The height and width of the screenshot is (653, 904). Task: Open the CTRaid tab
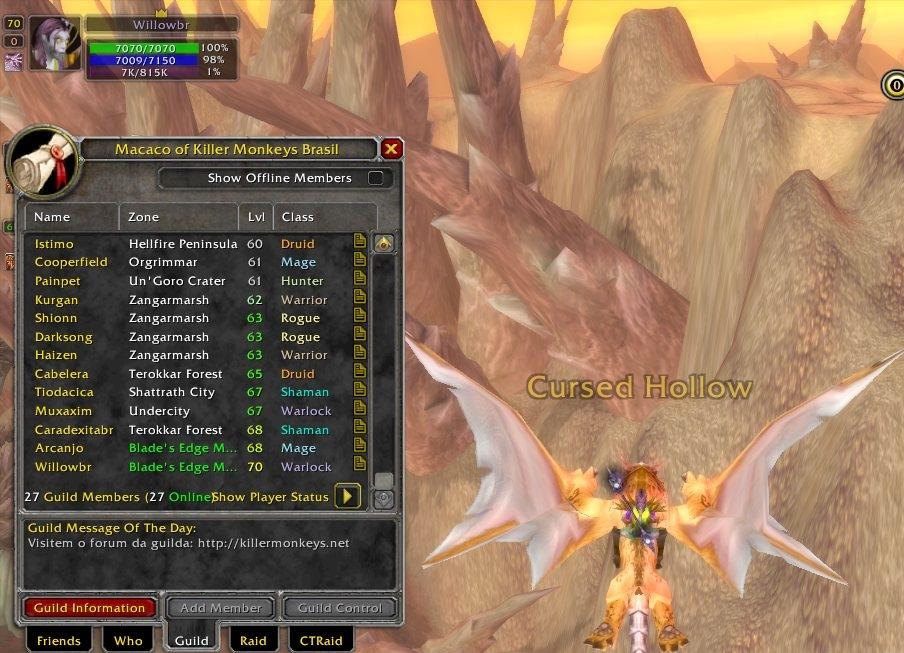tap(321, 640)
